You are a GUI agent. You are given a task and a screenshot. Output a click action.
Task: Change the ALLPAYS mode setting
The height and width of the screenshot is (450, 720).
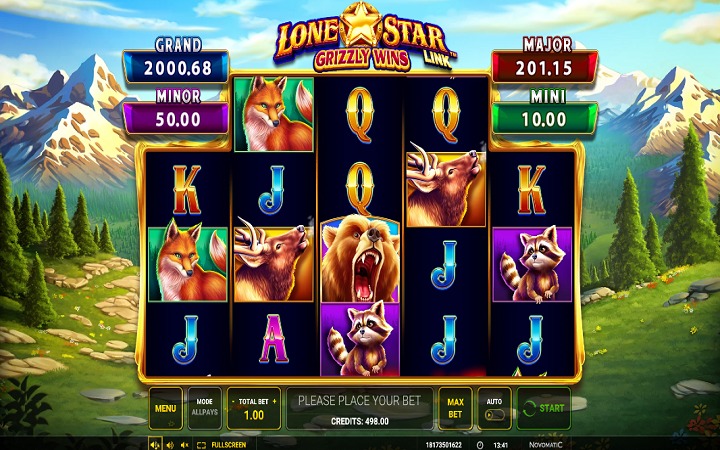click(204, 408)
